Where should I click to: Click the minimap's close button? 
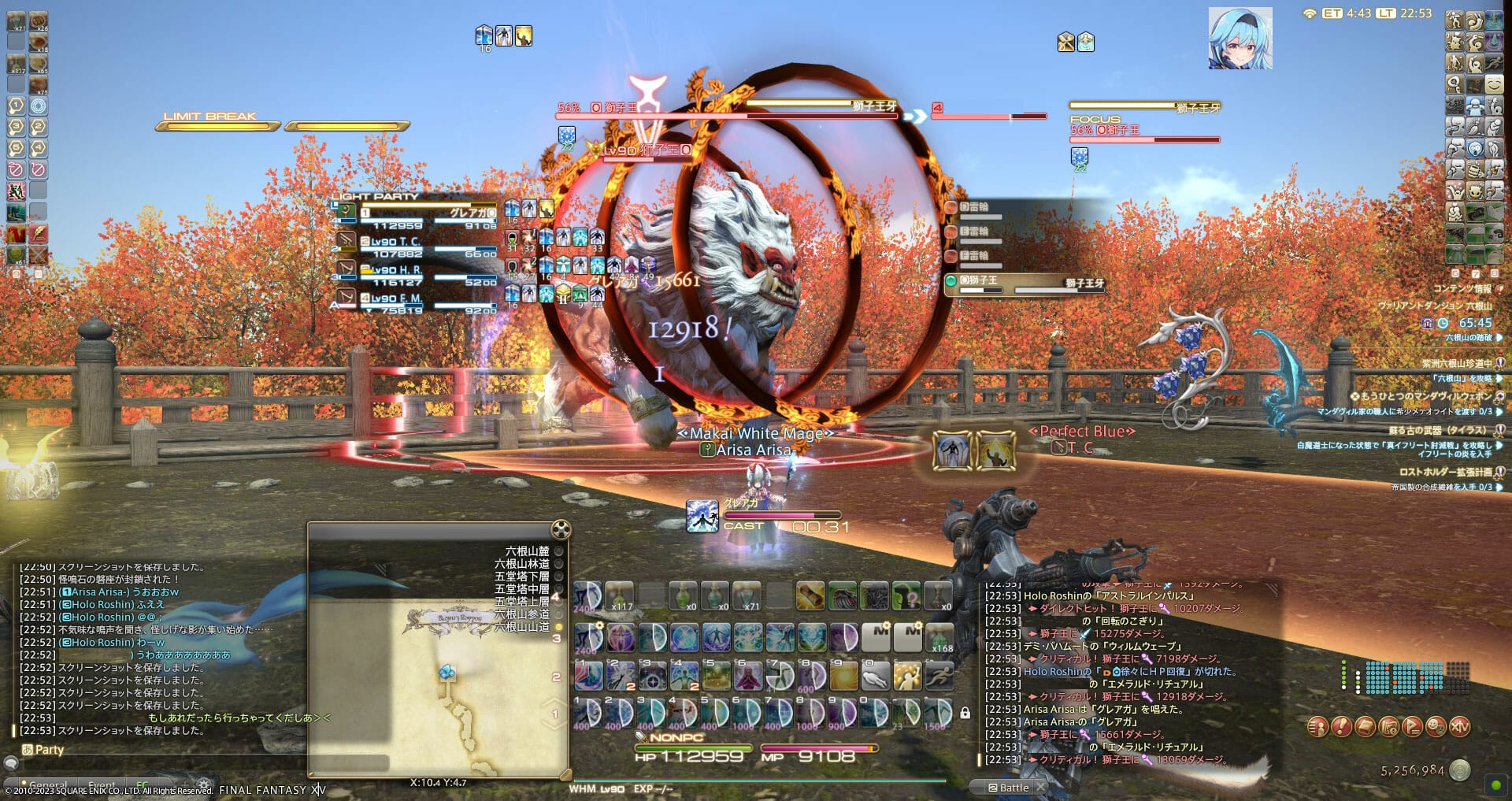(x=561, y=529)
